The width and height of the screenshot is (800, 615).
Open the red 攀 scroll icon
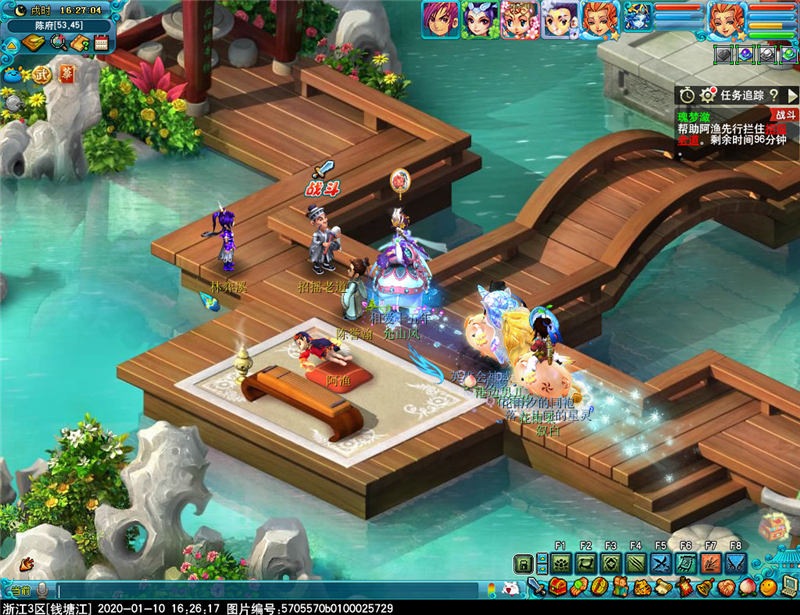point(66,74)
